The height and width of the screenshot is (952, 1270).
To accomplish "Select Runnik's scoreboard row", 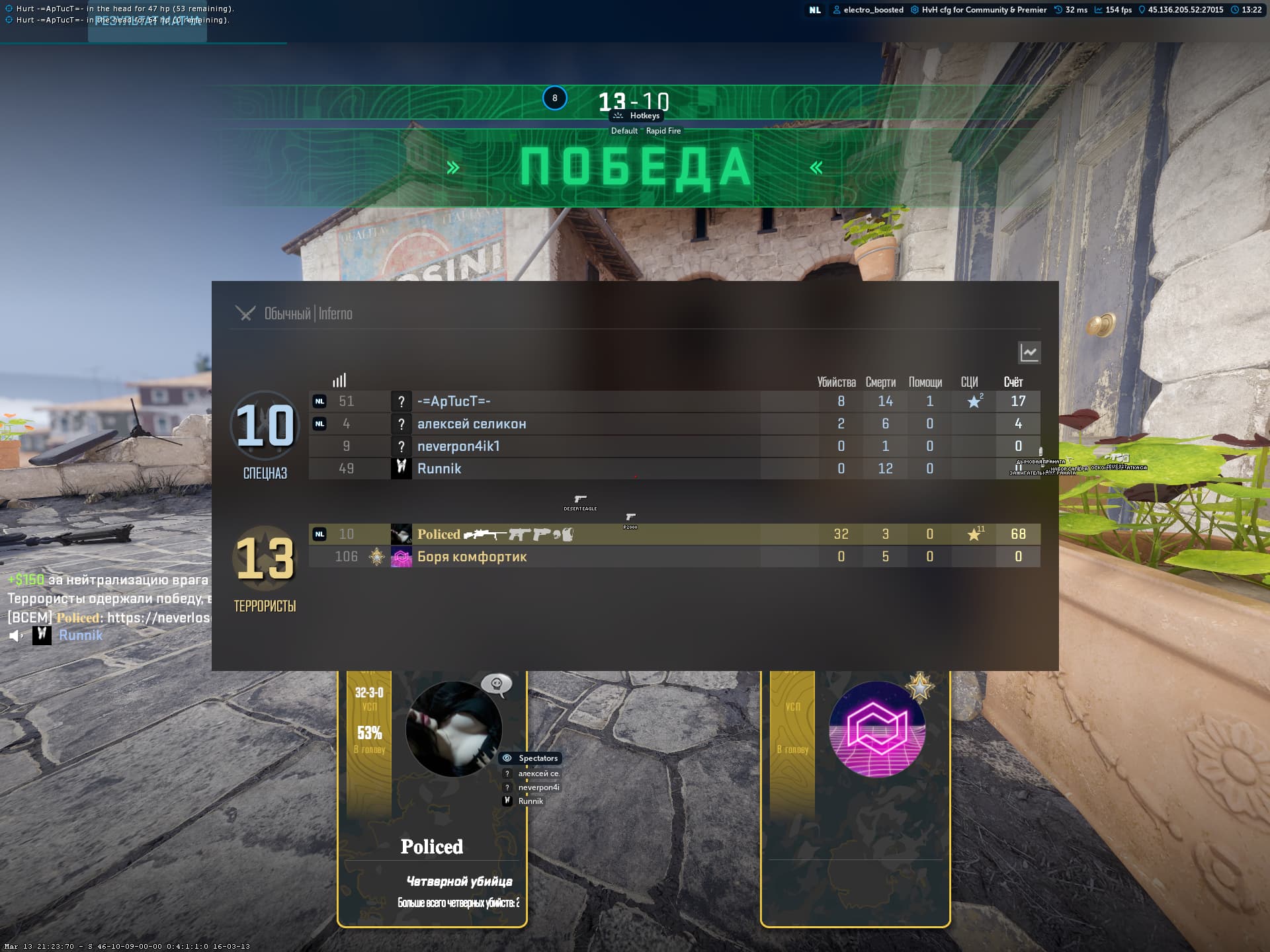I will point(439,469).
